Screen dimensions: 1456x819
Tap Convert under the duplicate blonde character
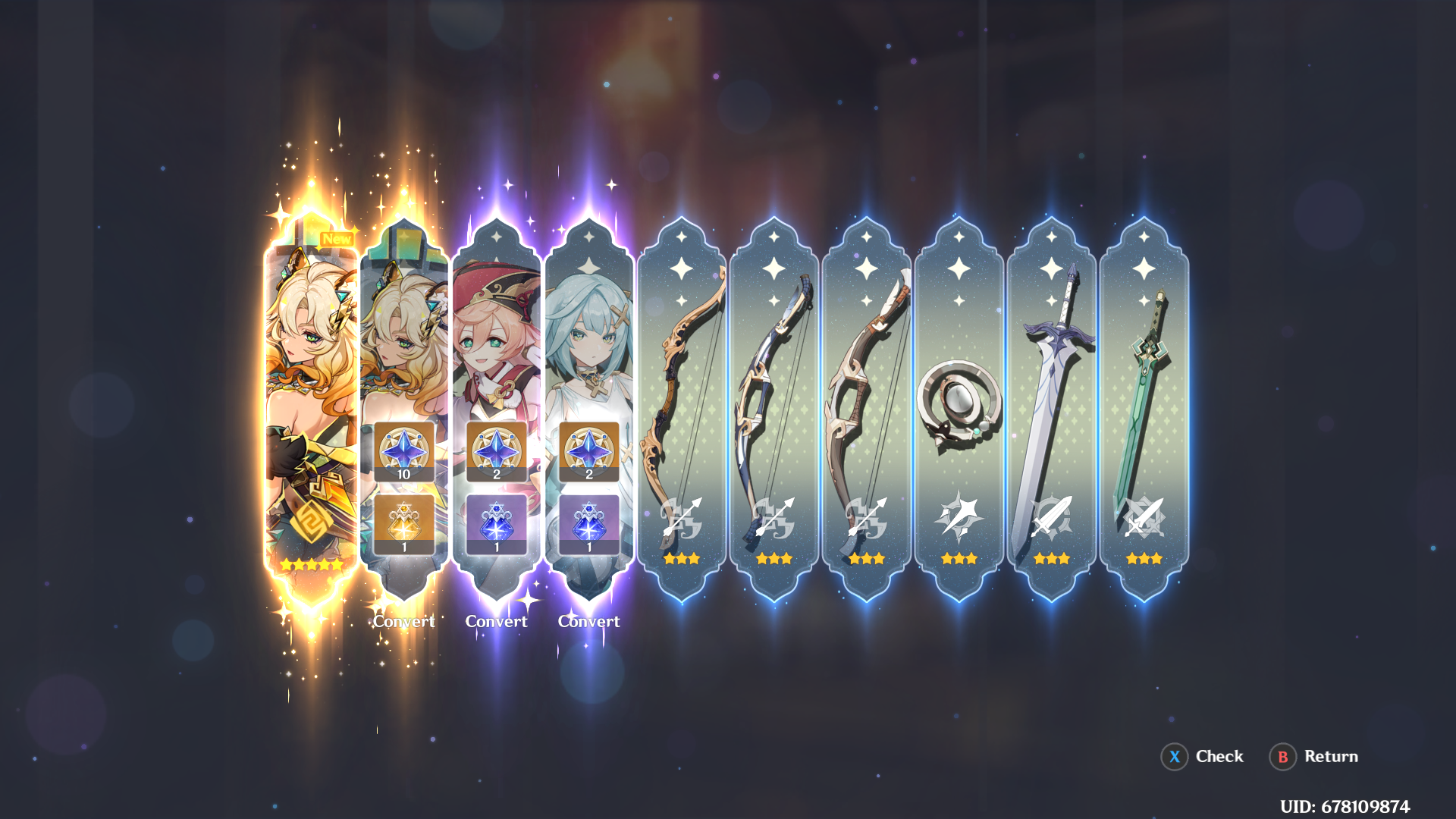pyautogui.click(x=404, y=621)
